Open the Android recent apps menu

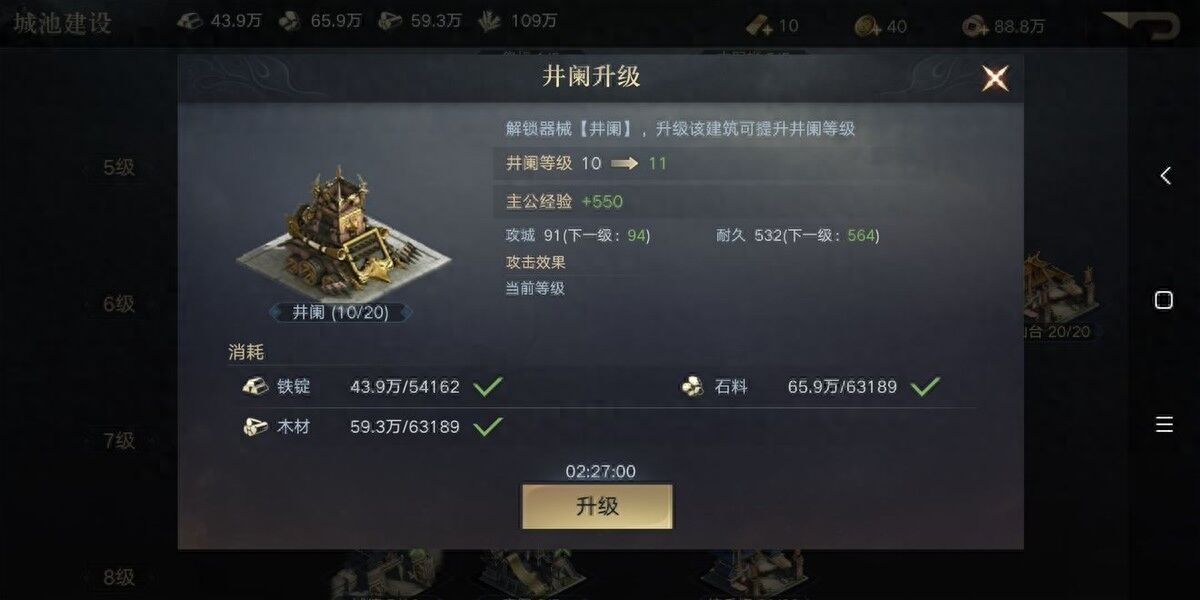pyautogui.click(x=1164, y=425)
